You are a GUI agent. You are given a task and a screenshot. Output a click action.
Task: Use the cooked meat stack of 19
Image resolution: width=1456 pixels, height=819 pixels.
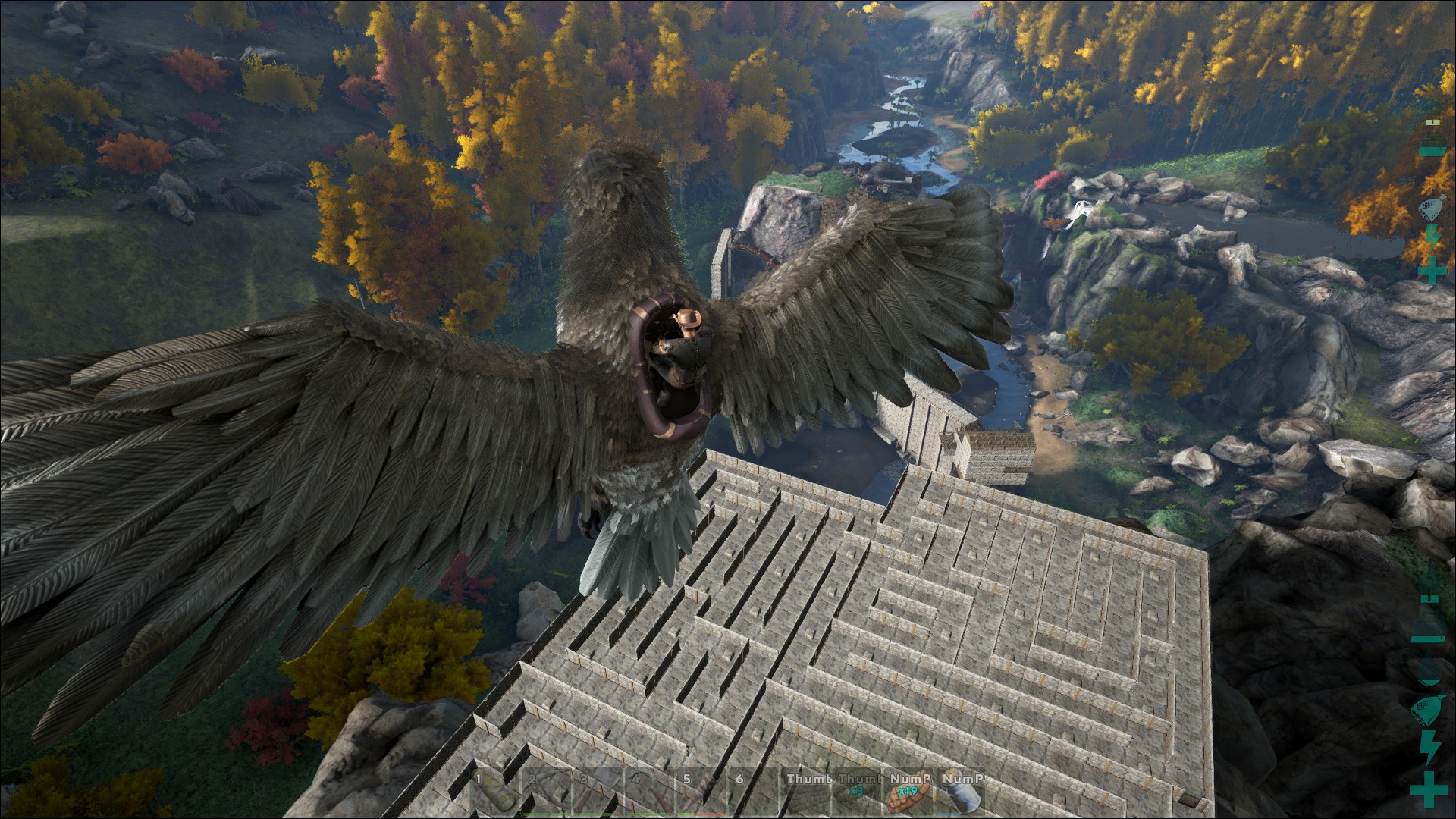click(908, 793)
